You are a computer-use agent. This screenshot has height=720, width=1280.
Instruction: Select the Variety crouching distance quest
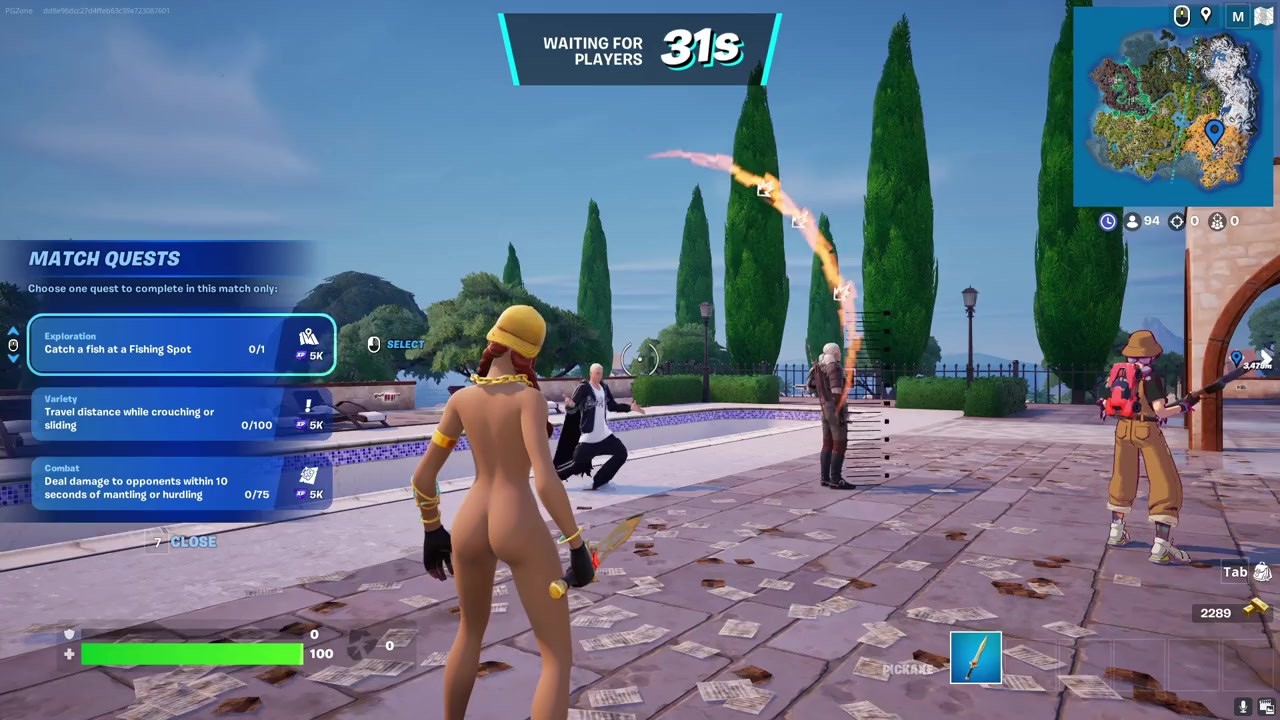point(180,412)
